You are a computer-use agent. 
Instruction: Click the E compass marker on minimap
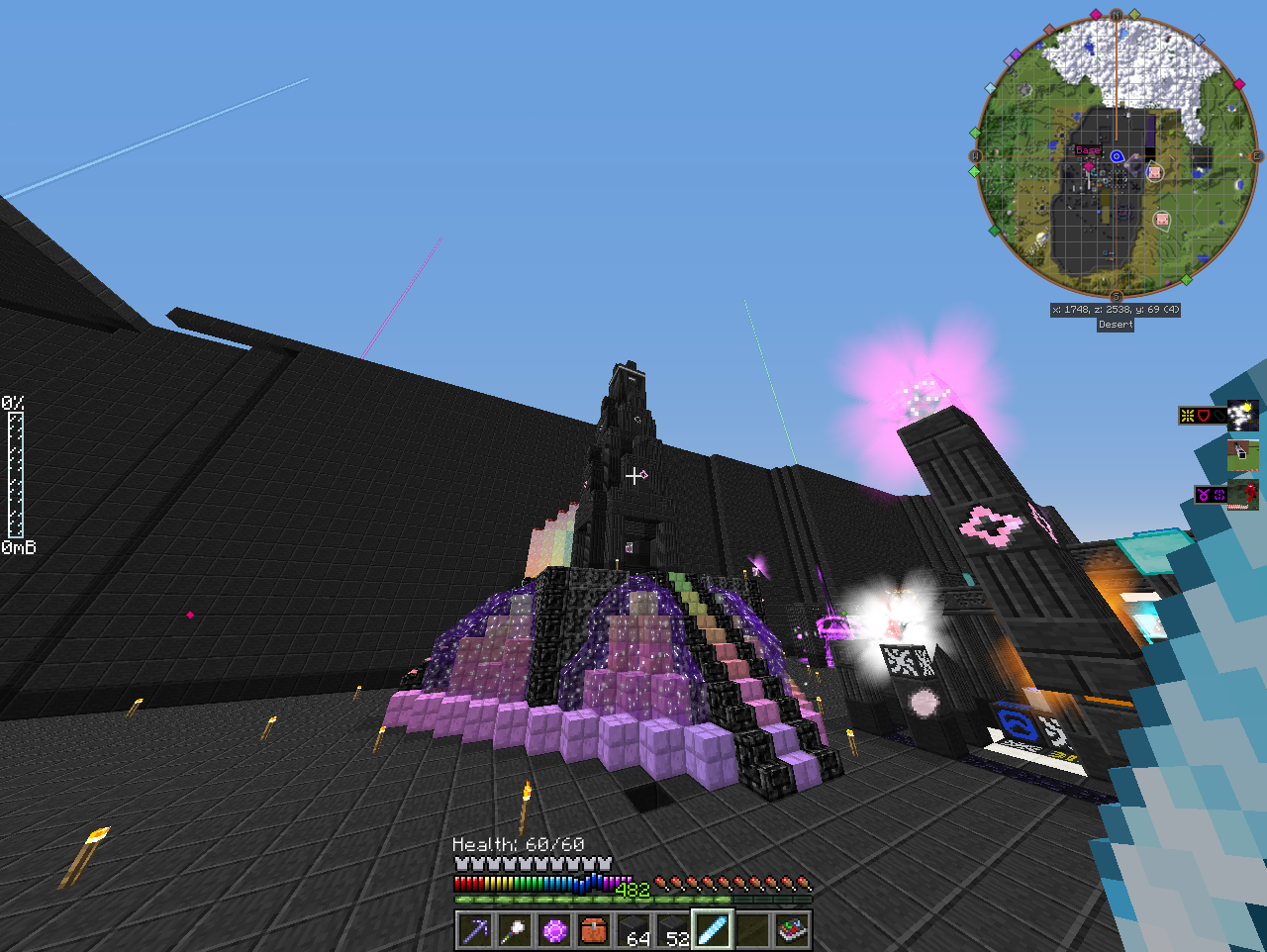click(1257, 156)
